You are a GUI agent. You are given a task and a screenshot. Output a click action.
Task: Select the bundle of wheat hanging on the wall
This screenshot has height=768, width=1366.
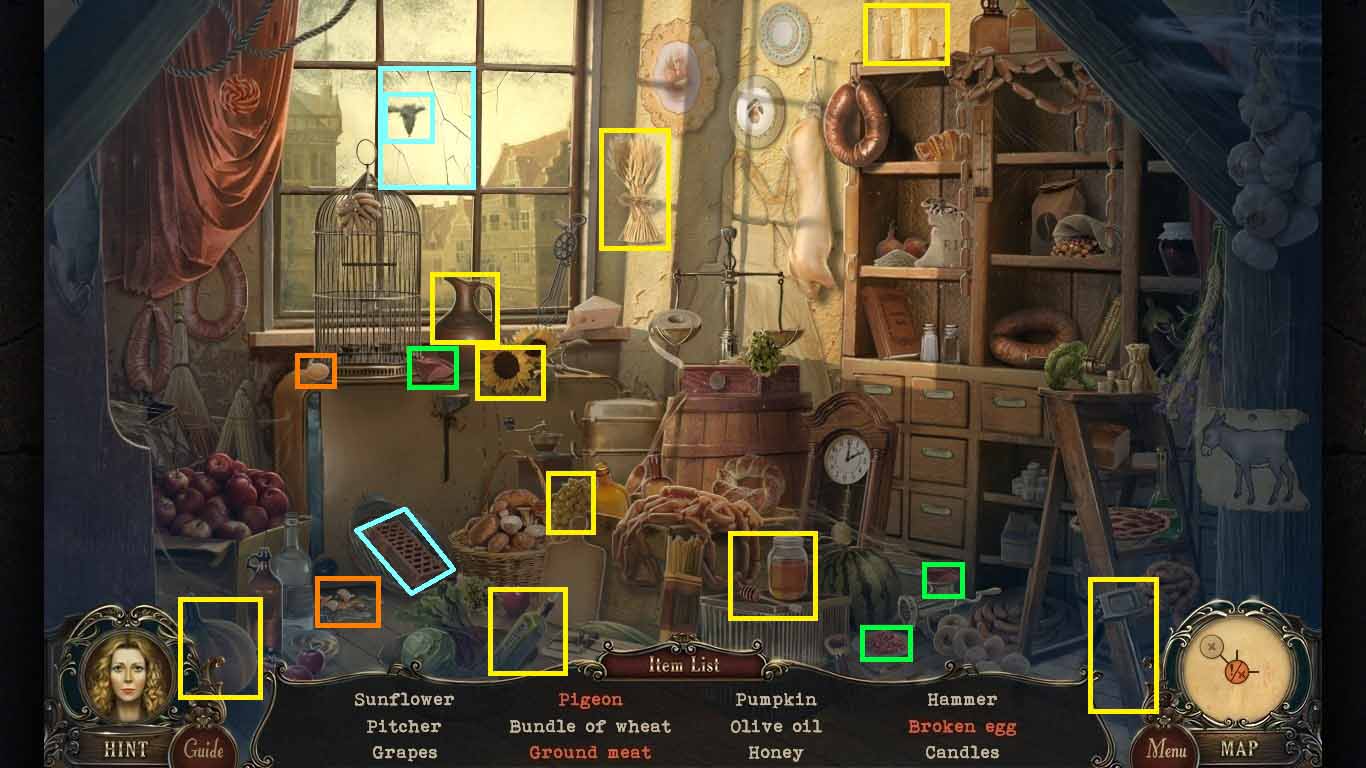[636, 190]
